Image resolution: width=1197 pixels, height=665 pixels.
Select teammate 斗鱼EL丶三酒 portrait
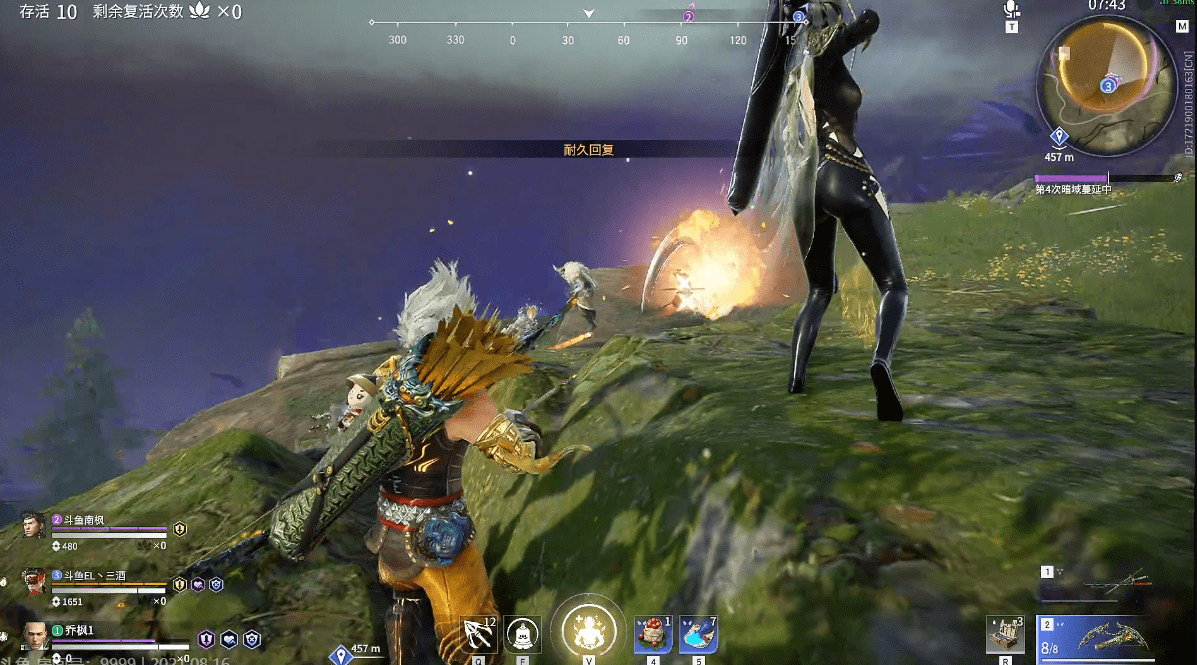(34, 582)
